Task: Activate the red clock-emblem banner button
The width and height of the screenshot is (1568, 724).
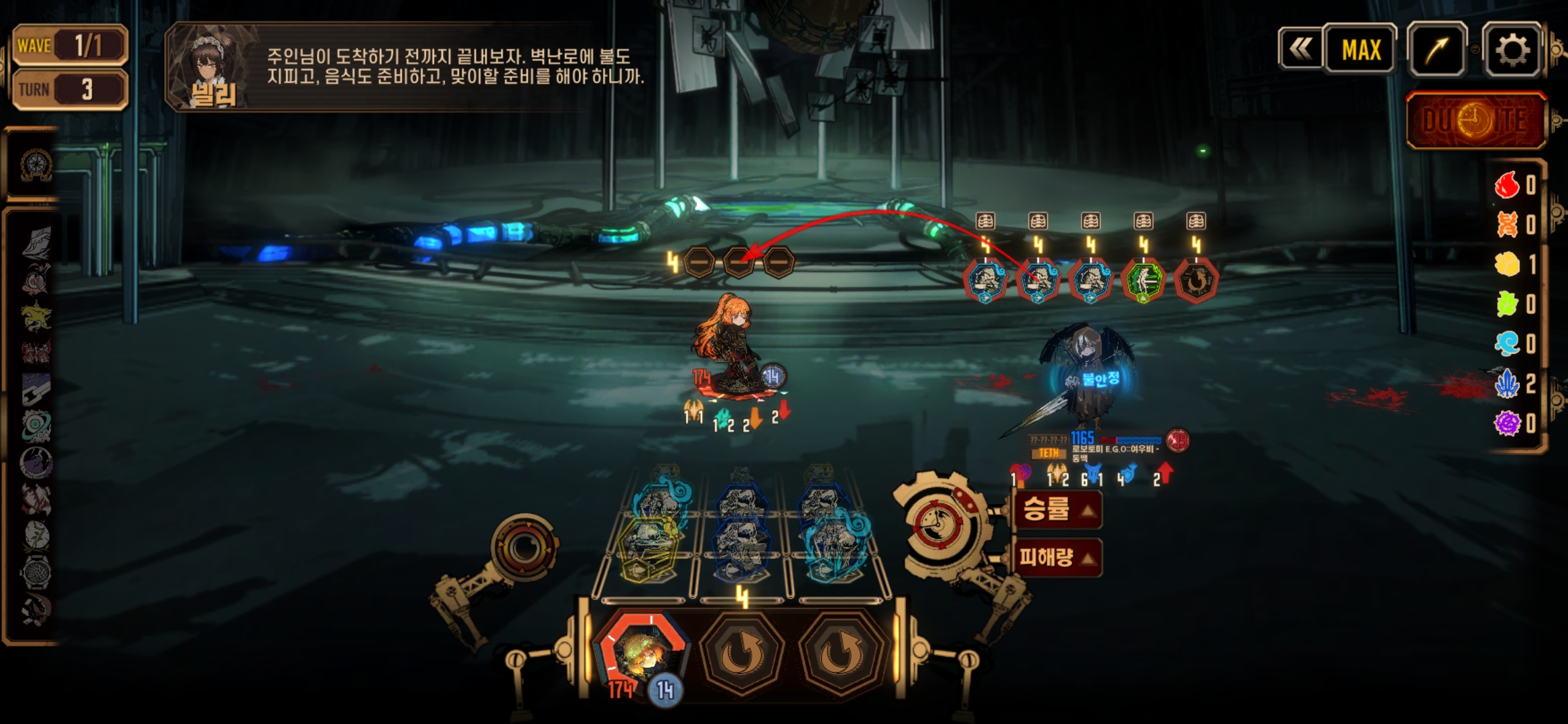Action: tap(1476, 121)
